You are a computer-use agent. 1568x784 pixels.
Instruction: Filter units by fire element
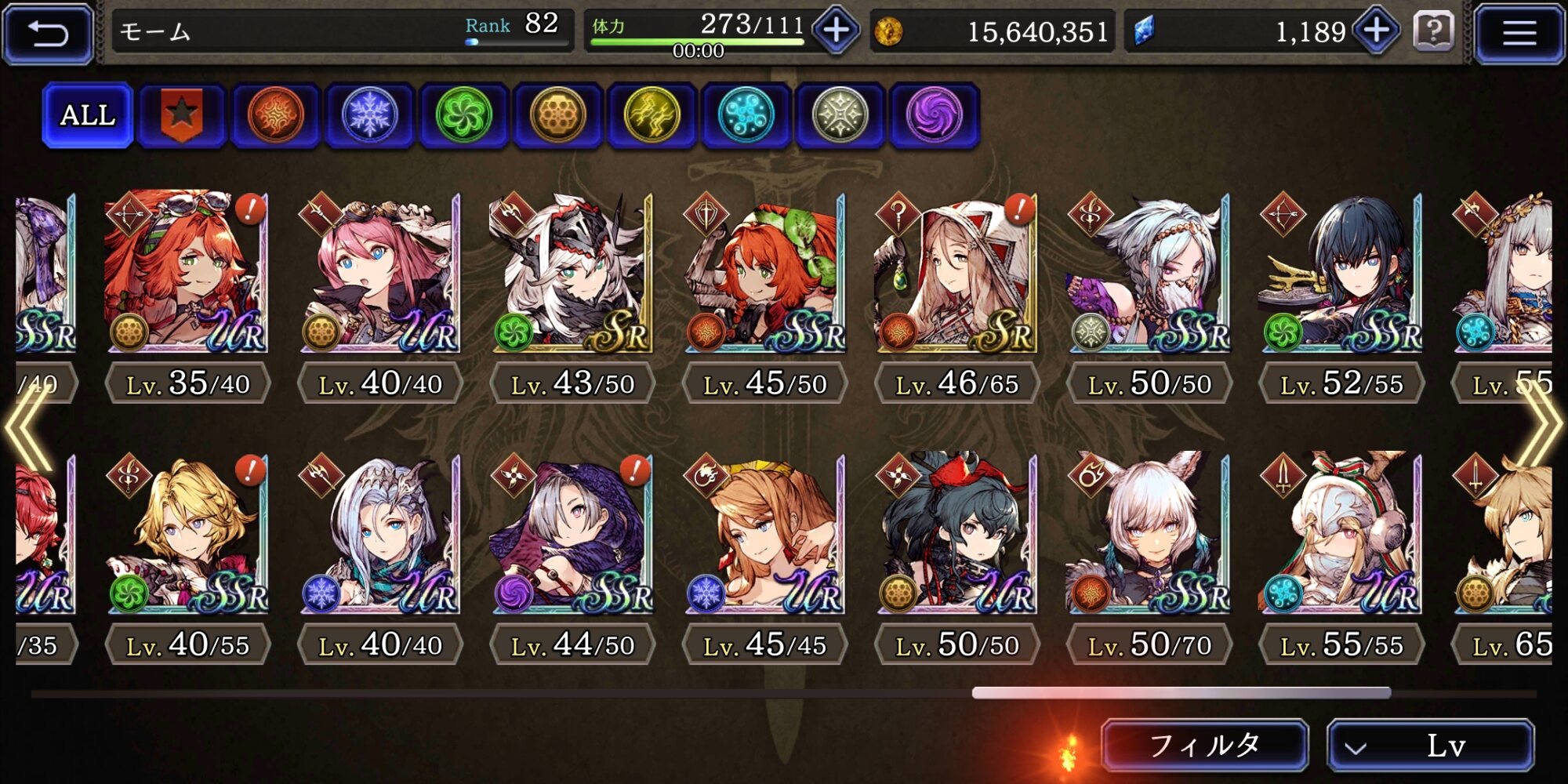276,115
